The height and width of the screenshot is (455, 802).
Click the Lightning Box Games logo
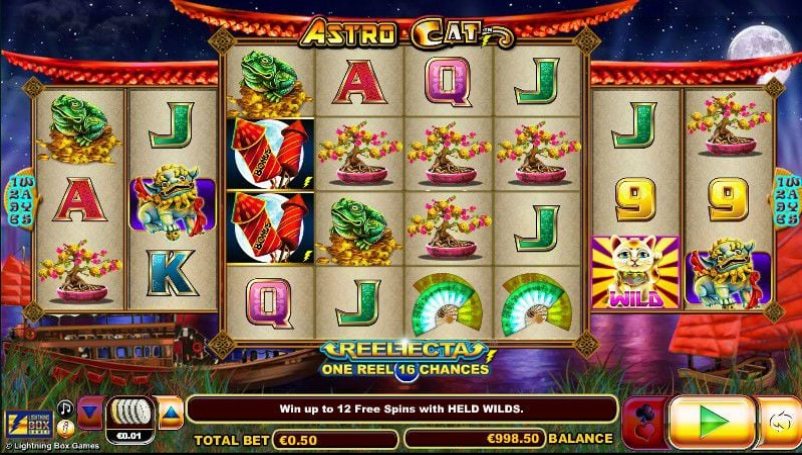[27, 423]
